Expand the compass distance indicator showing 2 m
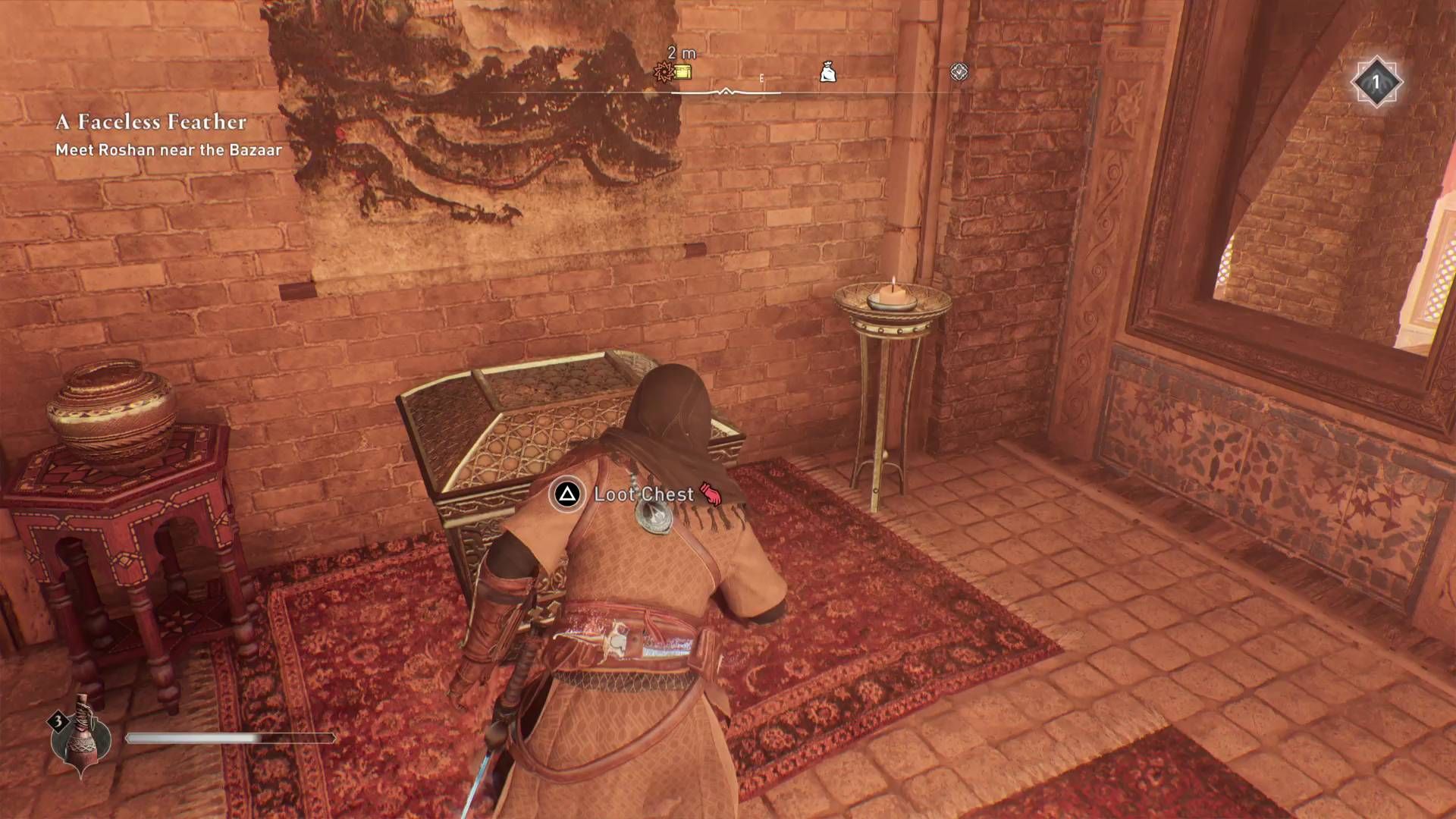The image size is (1456, 819). [680, 54]
